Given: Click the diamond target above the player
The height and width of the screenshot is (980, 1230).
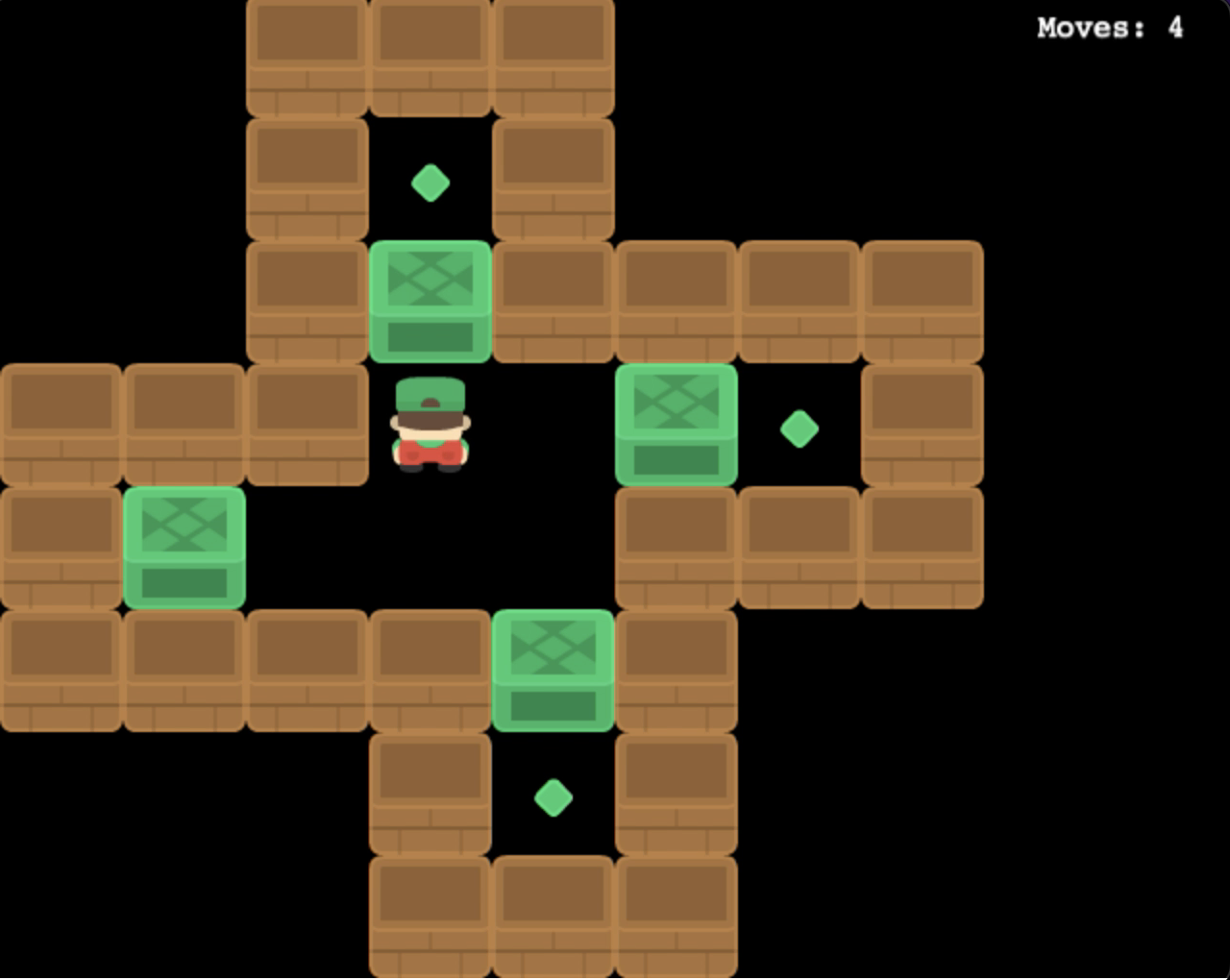Looking at the screenshot, I should pyautogui.click(x=430, y=183).
